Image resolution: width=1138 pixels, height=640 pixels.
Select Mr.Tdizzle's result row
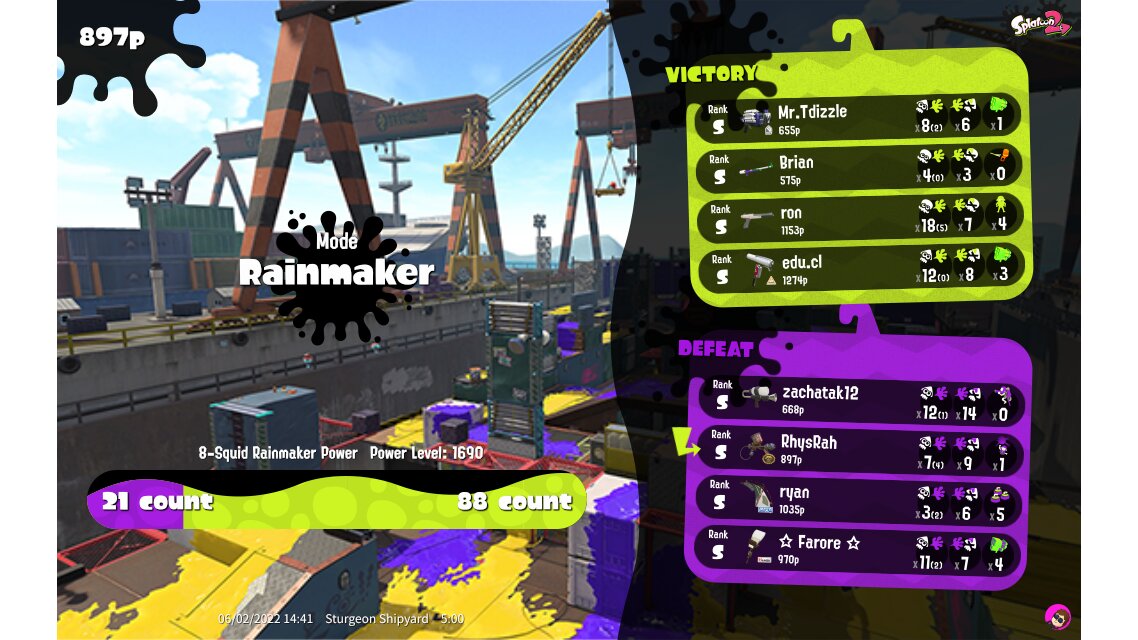pyautogui.click(x=858, y=117)
